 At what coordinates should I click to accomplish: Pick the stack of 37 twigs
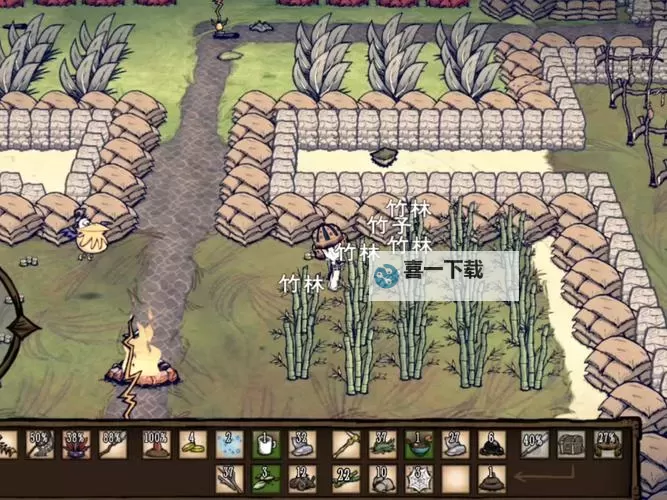[x=229, y=478]
